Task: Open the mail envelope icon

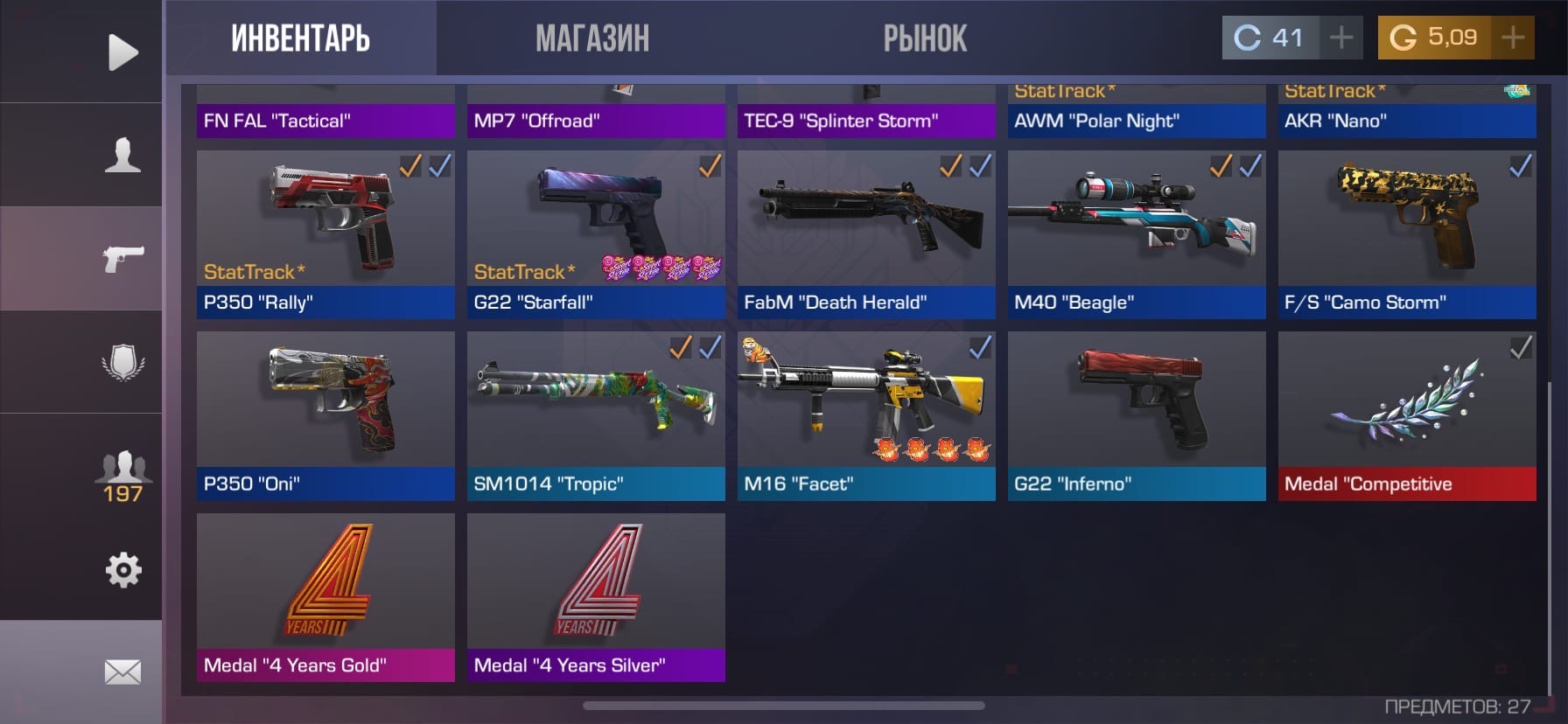Action: pos(122,672)
